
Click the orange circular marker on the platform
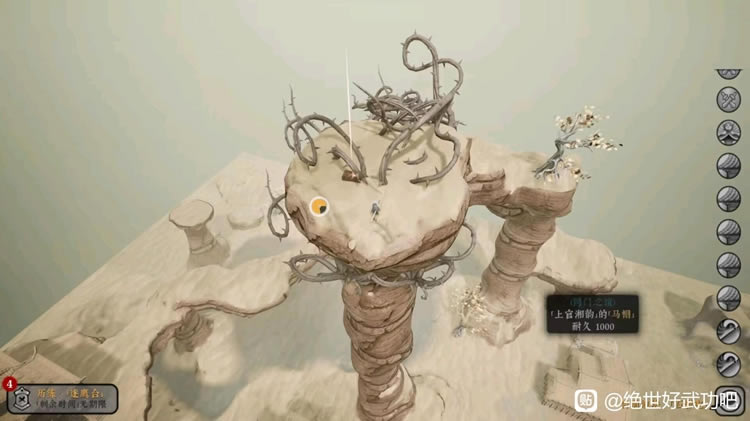click(x=320, y=207)
